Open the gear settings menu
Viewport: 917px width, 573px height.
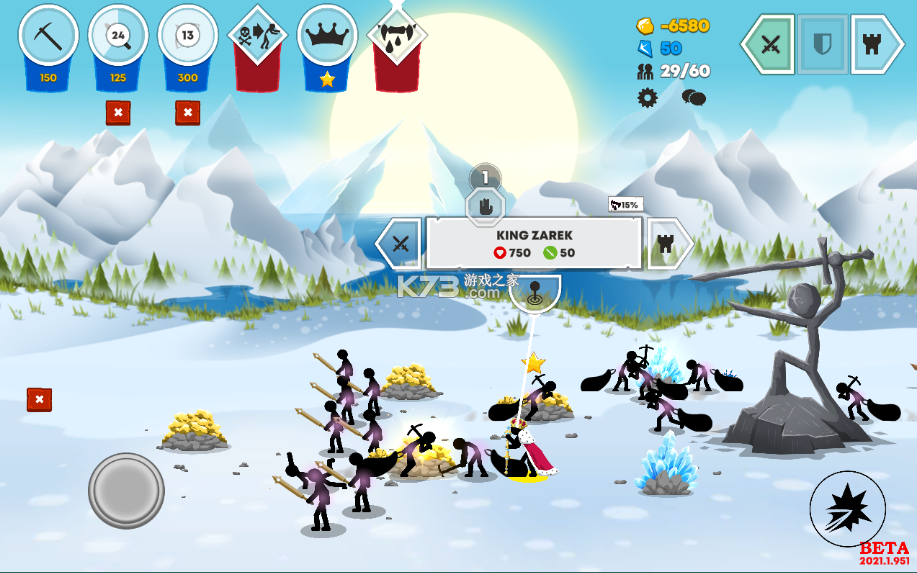648,97
